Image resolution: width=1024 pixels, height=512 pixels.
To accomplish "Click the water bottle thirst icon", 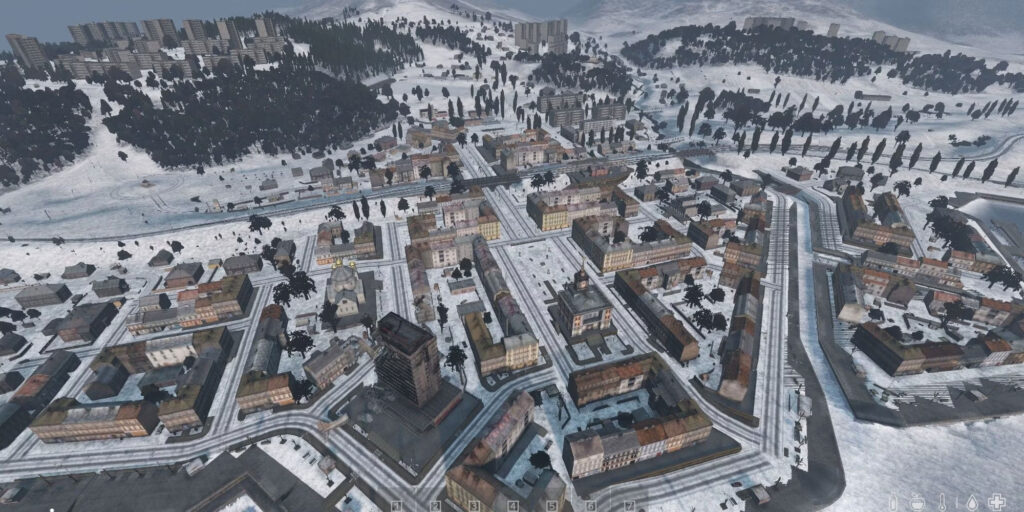I will [893, 502].
